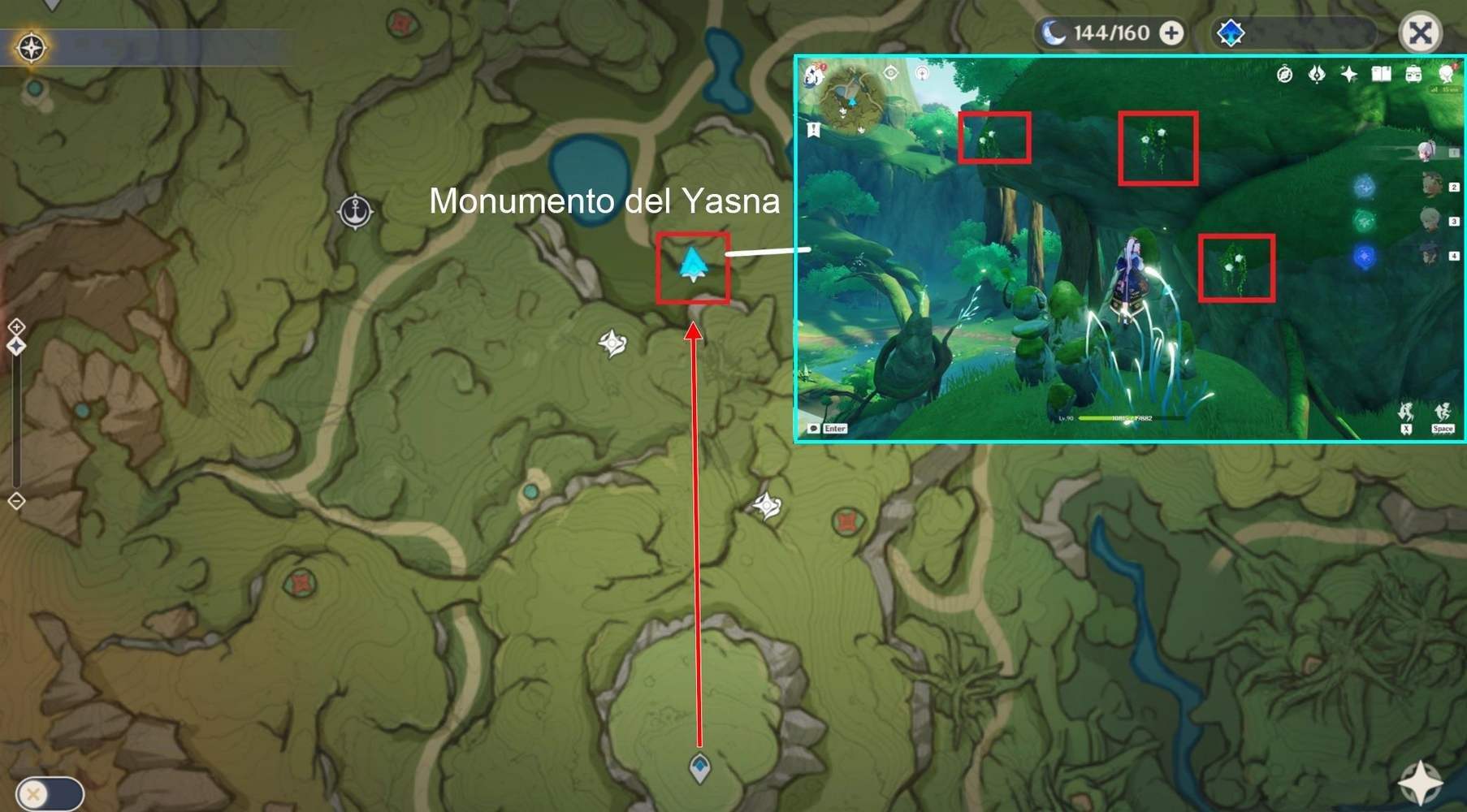
Task: Open the backpack inventory icon
Action: pyautogui.click(x=1413, y=75)
